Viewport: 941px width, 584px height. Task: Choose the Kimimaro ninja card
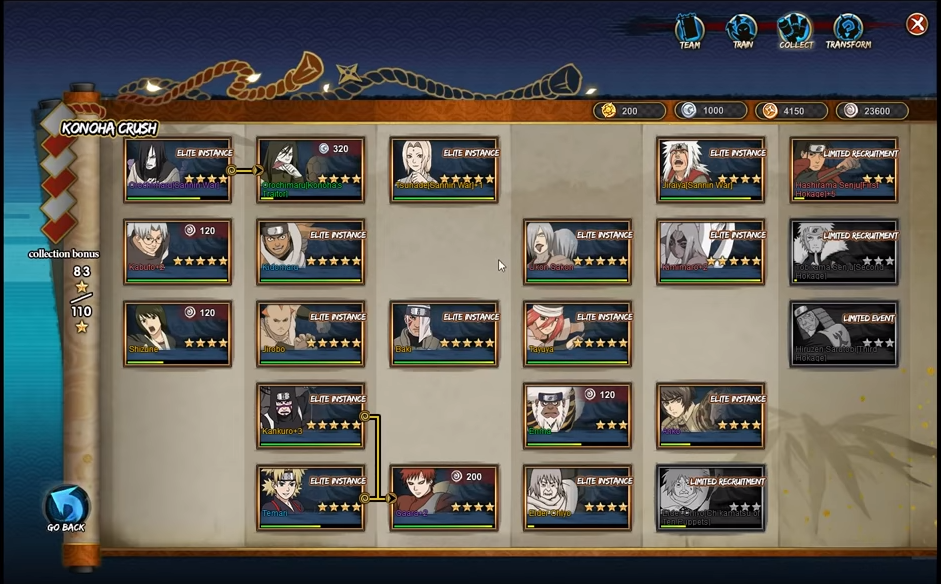tap(711, 252)
